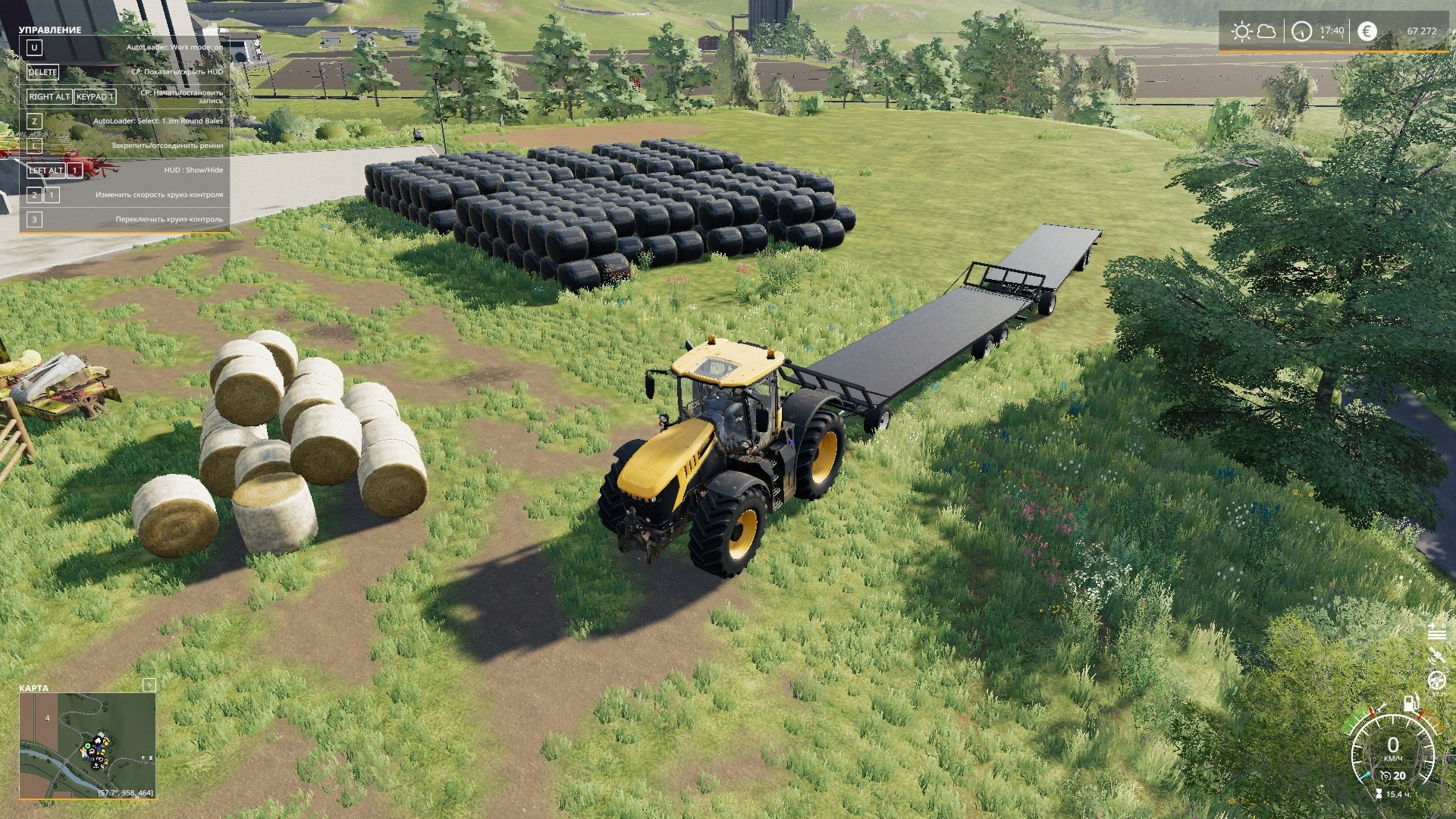Click the cloud forecast icon next to the sun
The height and width of the screenshot is (819, 1456).
point(1266,32)
